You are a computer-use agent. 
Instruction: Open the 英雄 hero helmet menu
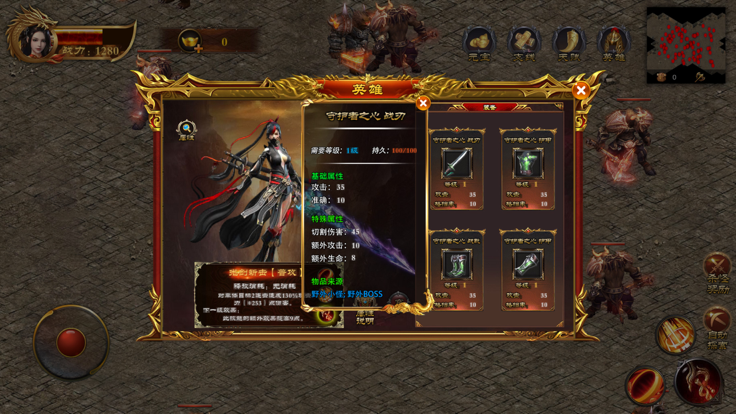coord(613,43)
